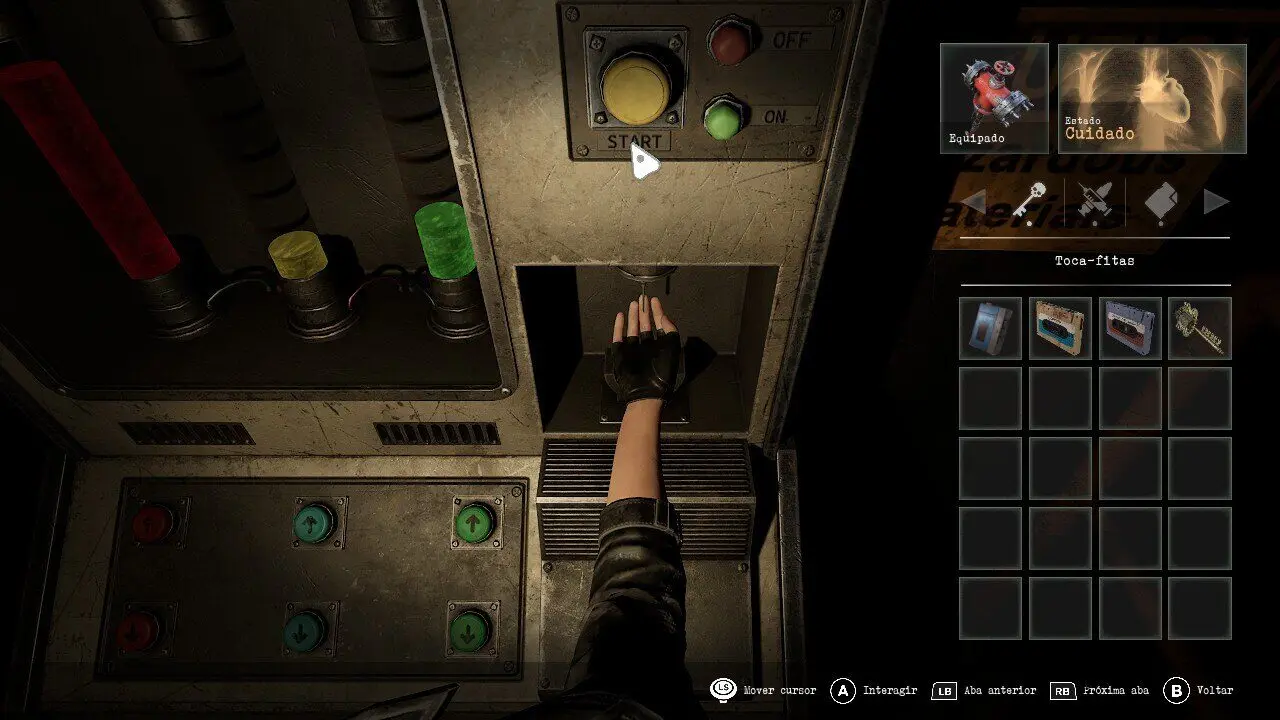Switch to the skull key items tab
1280x720 pixels.
[1028, 203]
